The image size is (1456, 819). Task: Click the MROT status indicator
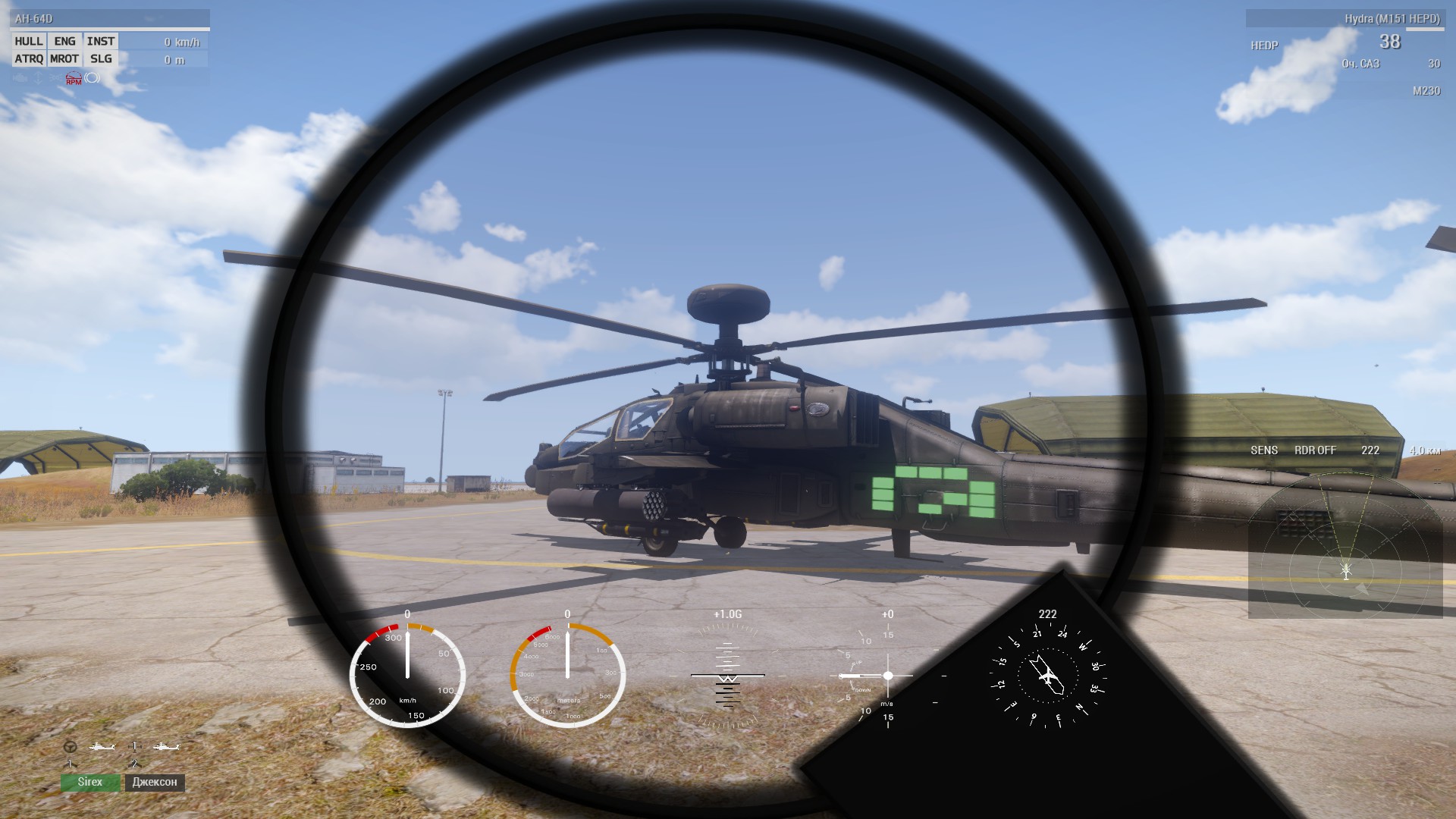tap(64, 58)
